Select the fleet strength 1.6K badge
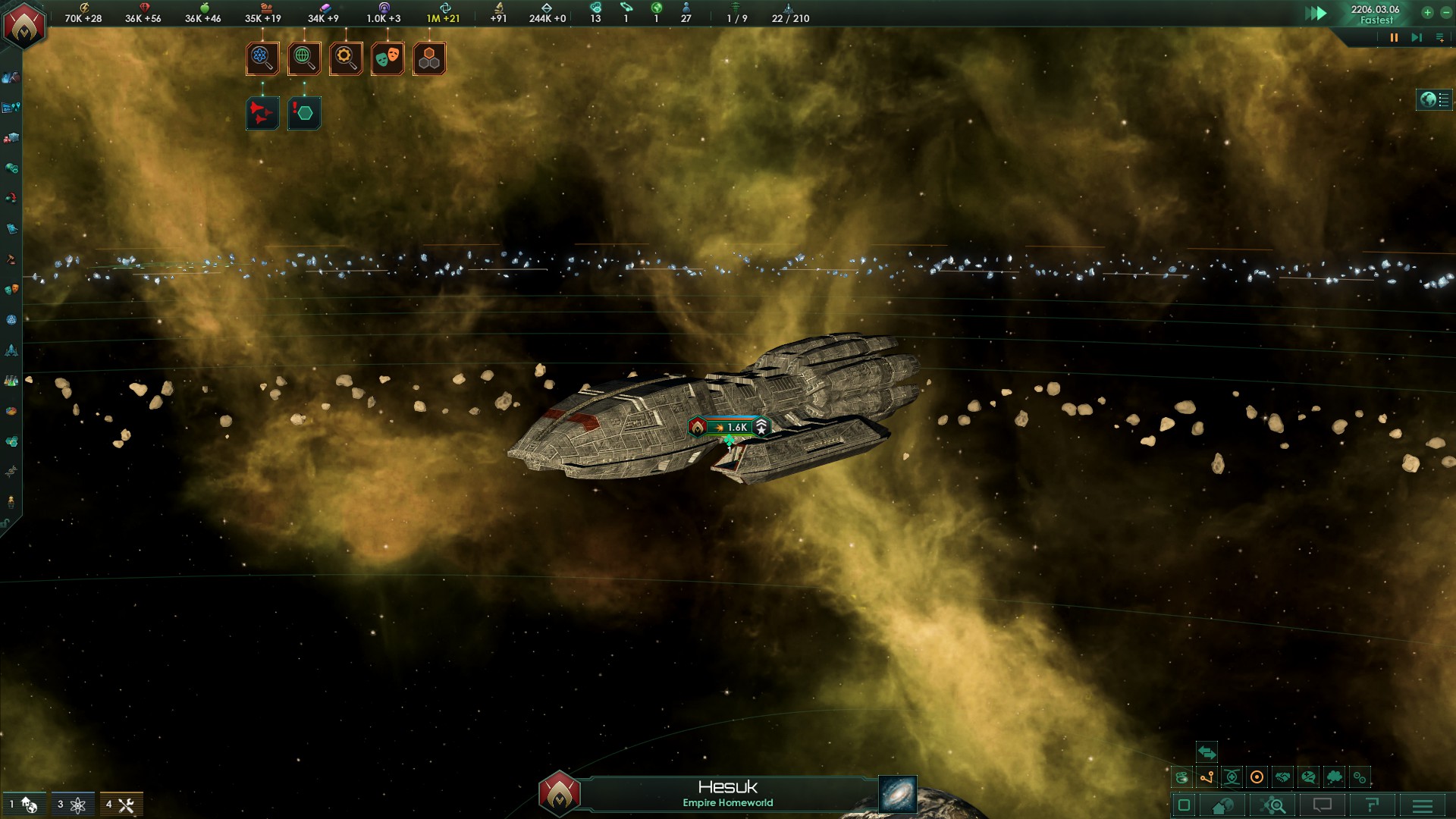 click(730, 427)
